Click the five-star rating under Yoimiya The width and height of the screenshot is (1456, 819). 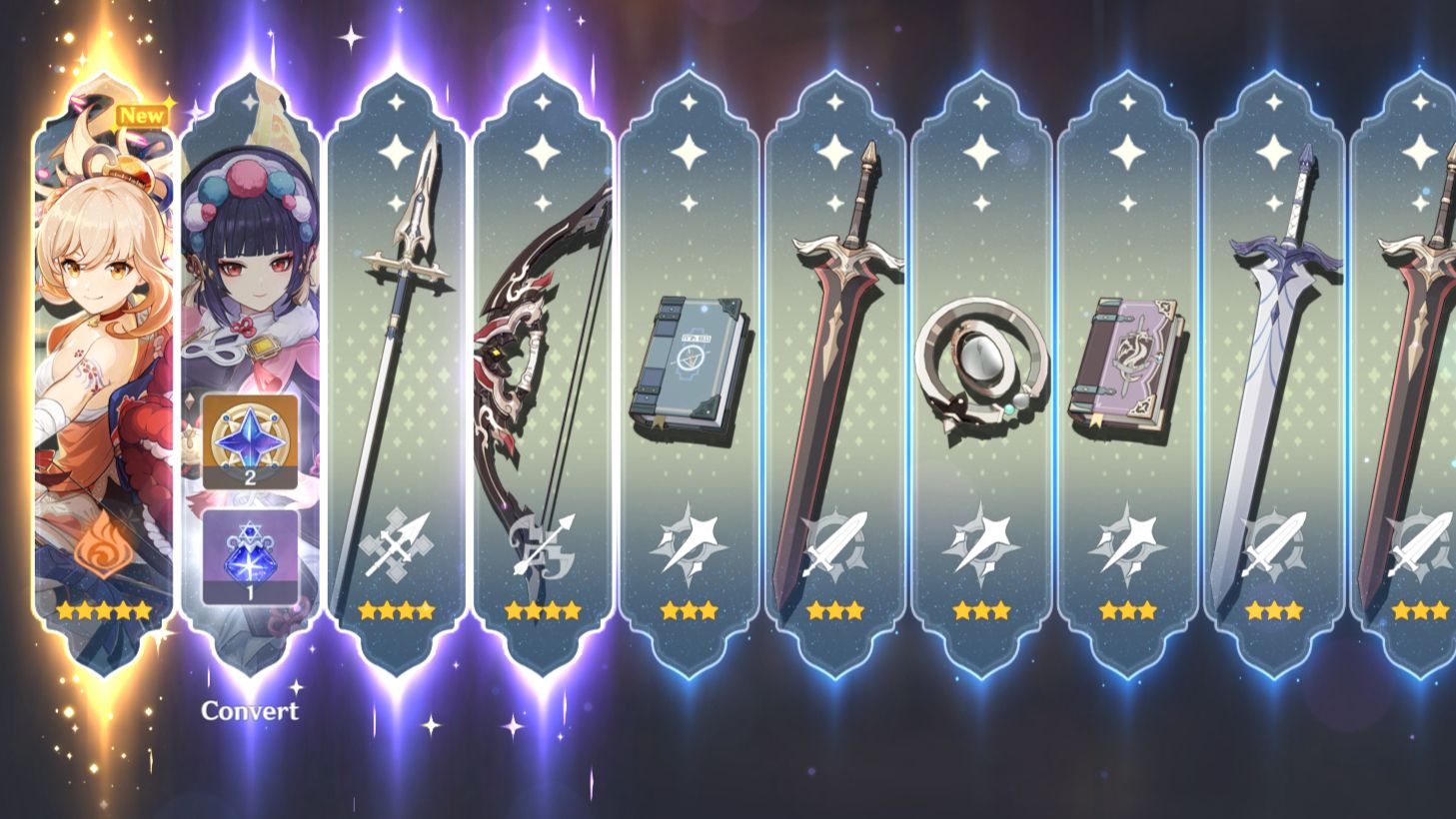103,612
